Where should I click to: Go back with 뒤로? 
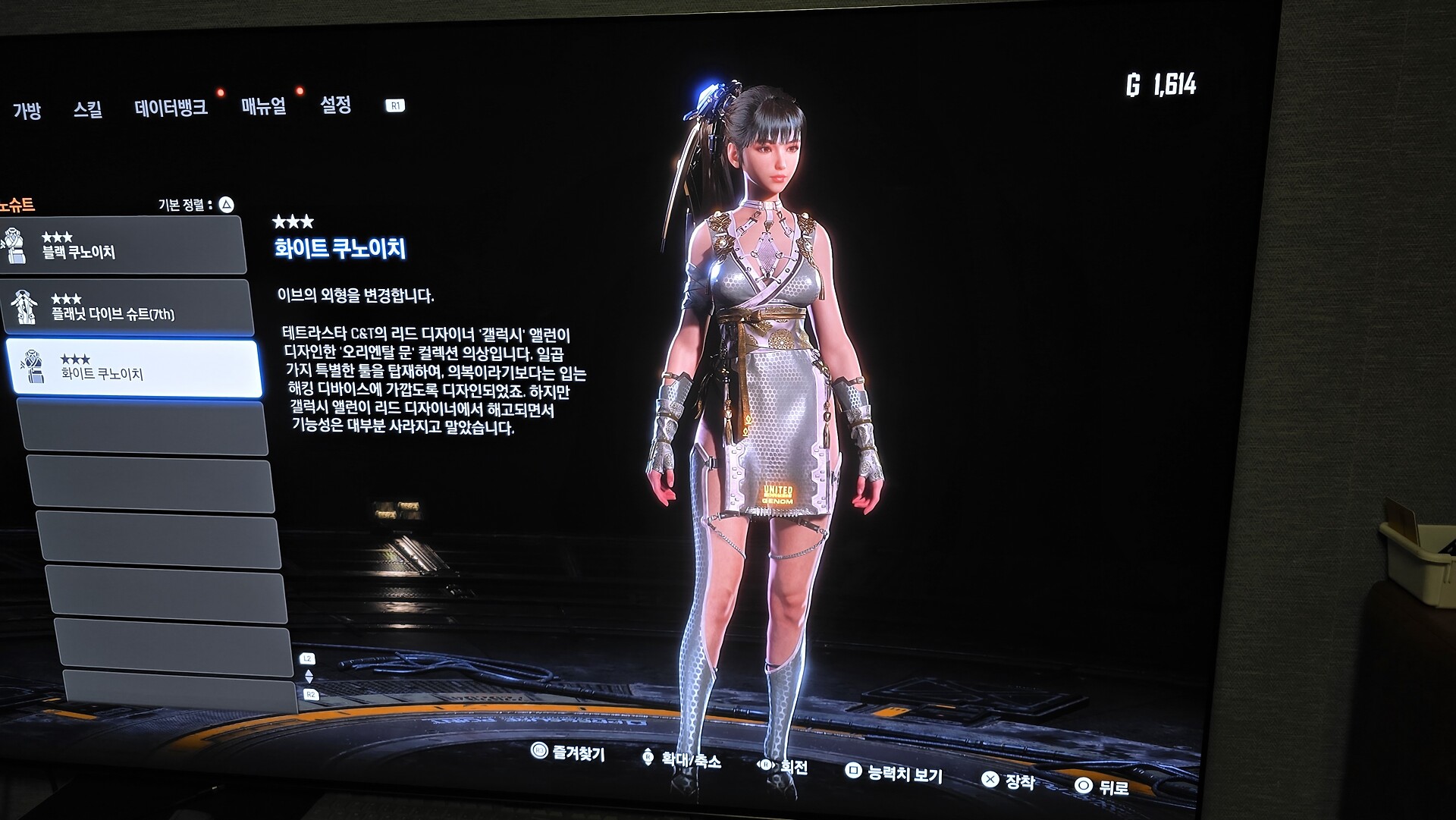pos(1103,787)
